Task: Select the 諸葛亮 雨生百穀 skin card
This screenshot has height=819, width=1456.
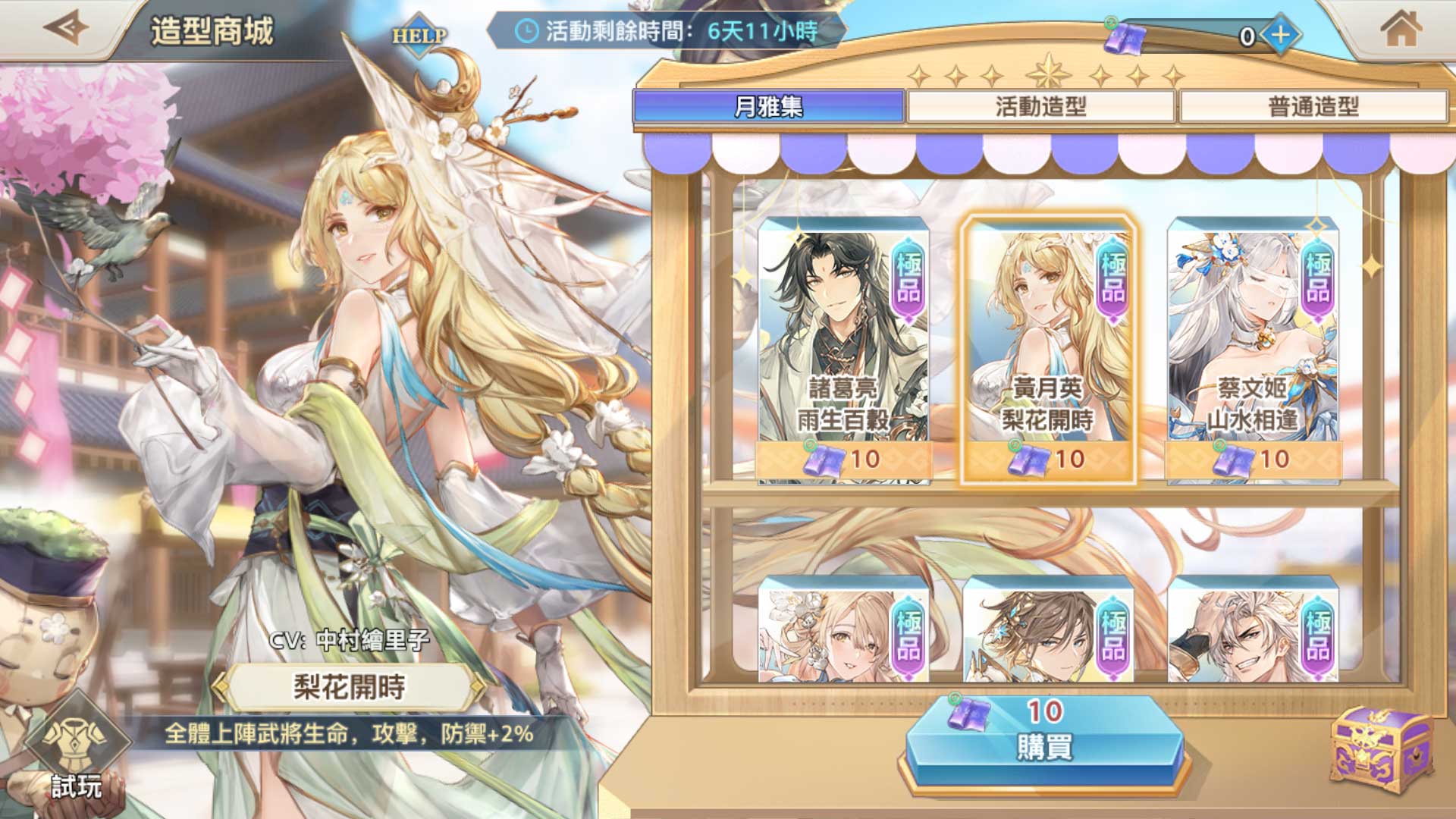Action: (x=843, y=349)
